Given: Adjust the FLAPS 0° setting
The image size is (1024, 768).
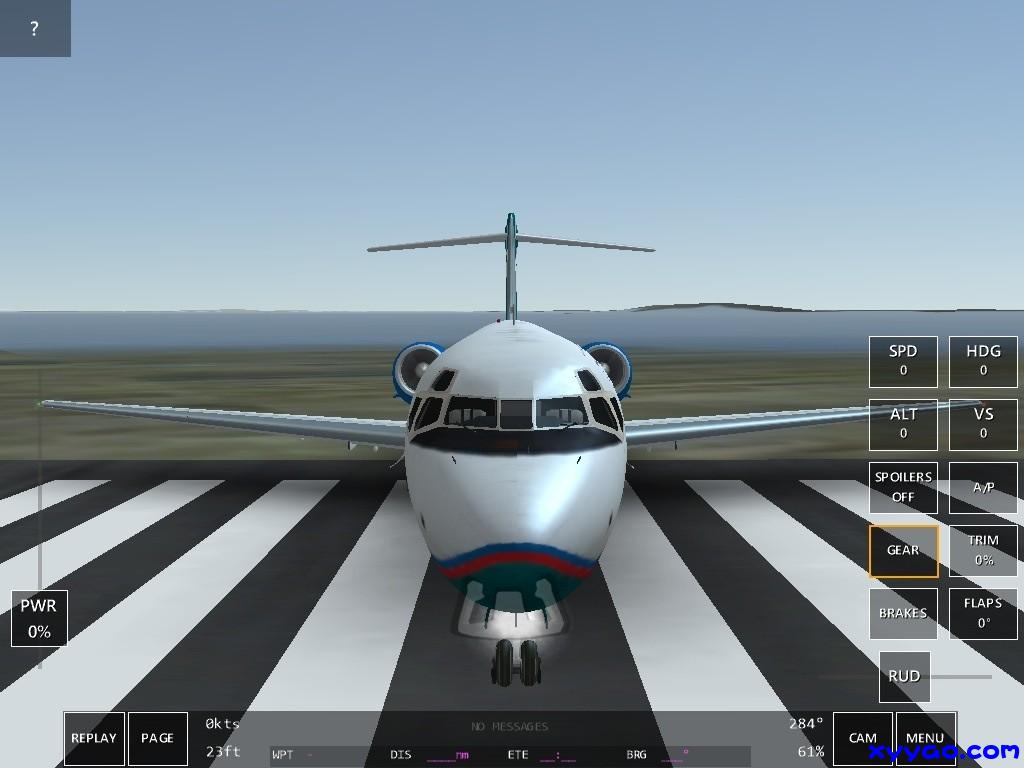Looking at the screenshot, I should click(x=983, y=613).
